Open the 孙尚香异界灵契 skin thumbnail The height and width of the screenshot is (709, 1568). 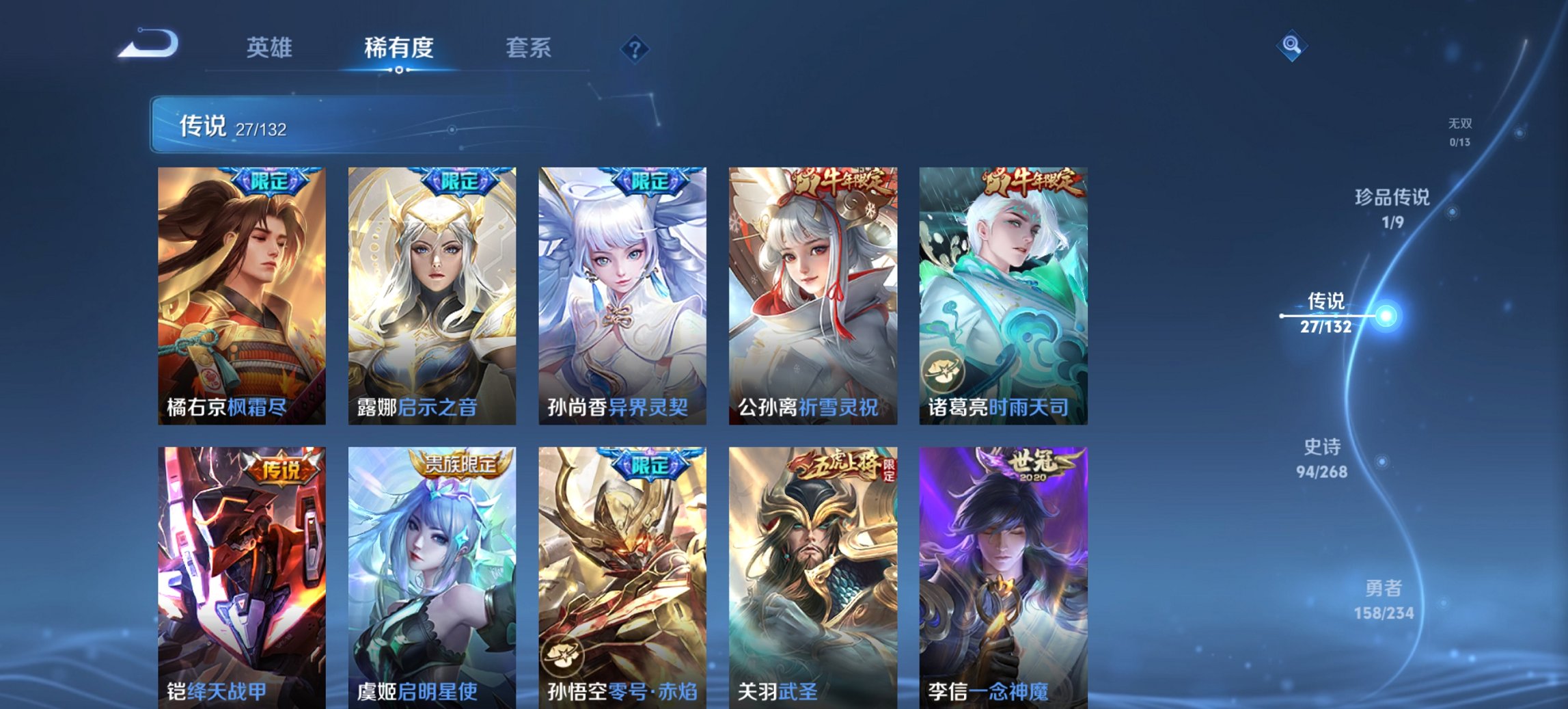pyautogui.click(x=624, y=294)
